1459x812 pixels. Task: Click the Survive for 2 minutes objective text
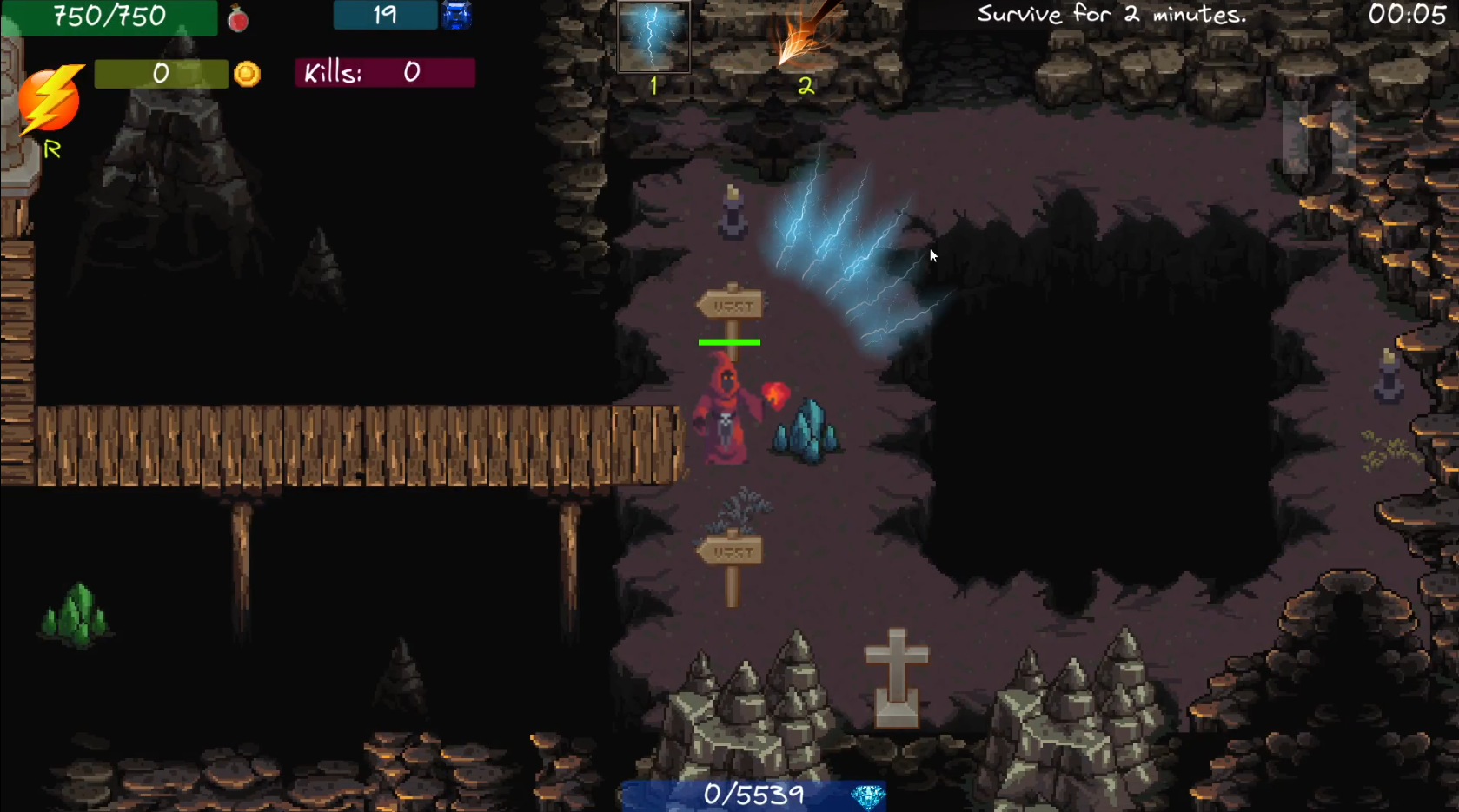tap(1111, 14)
